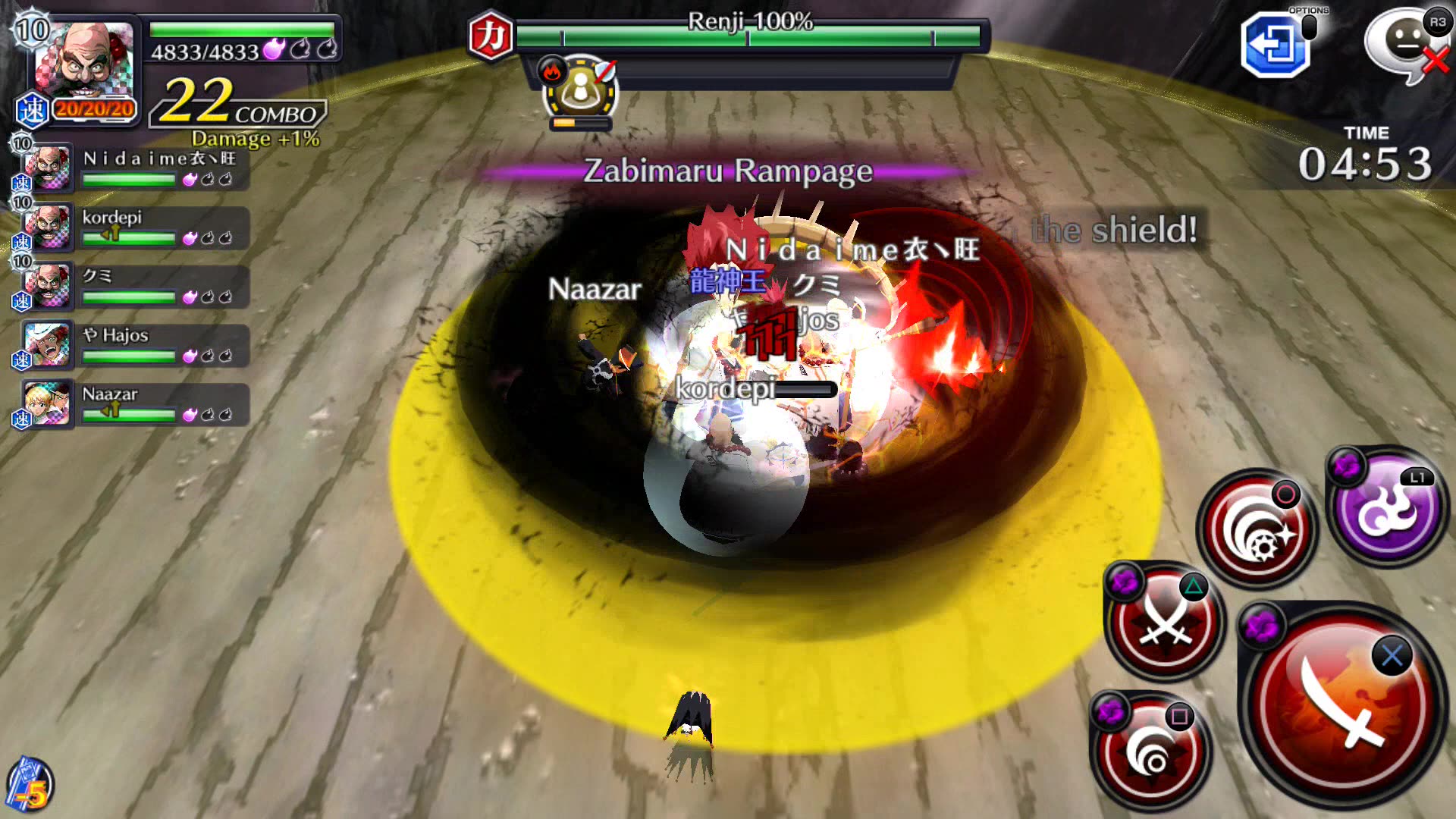The height and width of the screenshot is (819, 1456).
Task: Use the swirl Square skill icon
Action: pos(1151,751)
